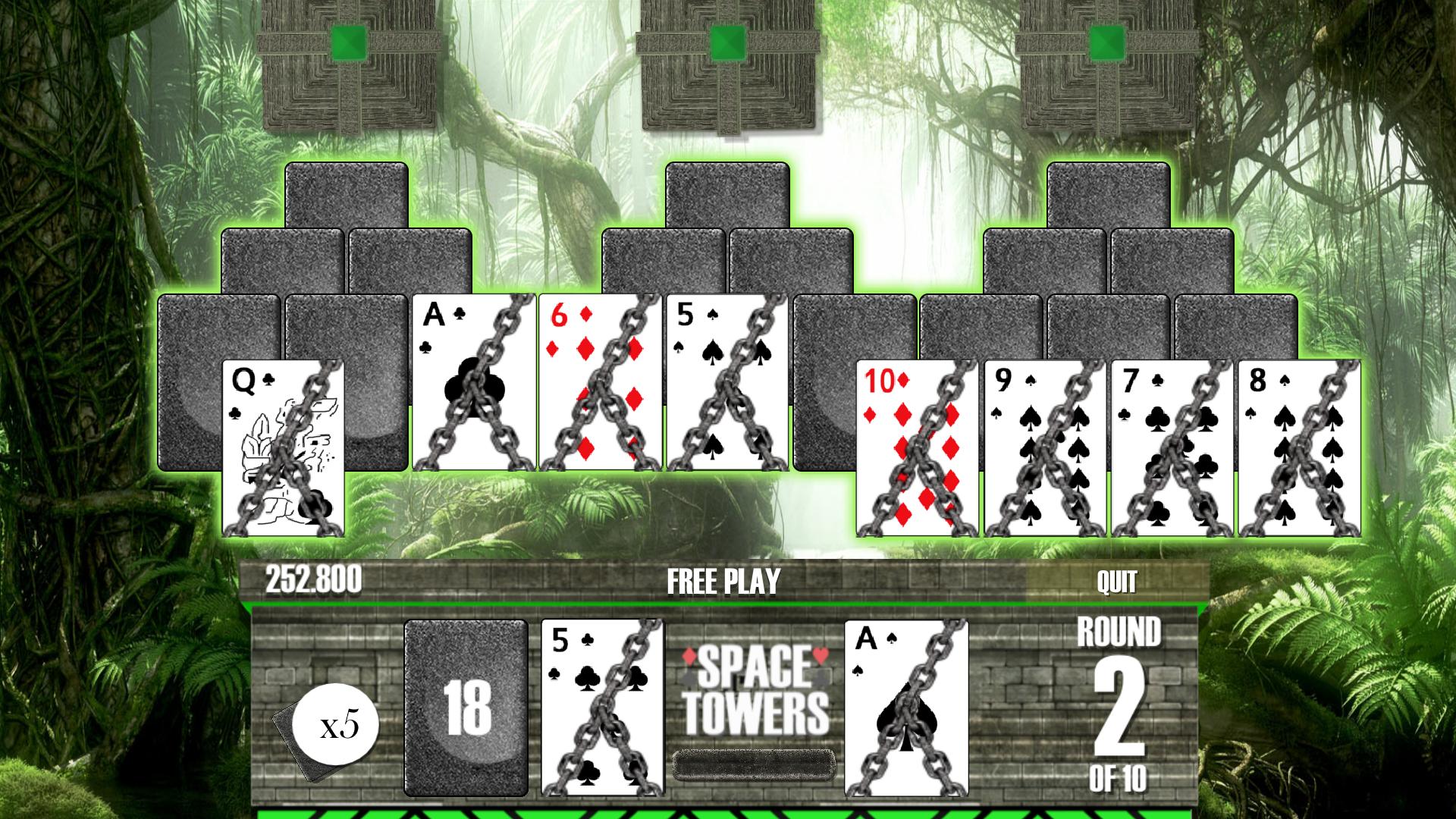Click the x5 multiplier chip
The image size is (1456, 819).
(337, 724)
